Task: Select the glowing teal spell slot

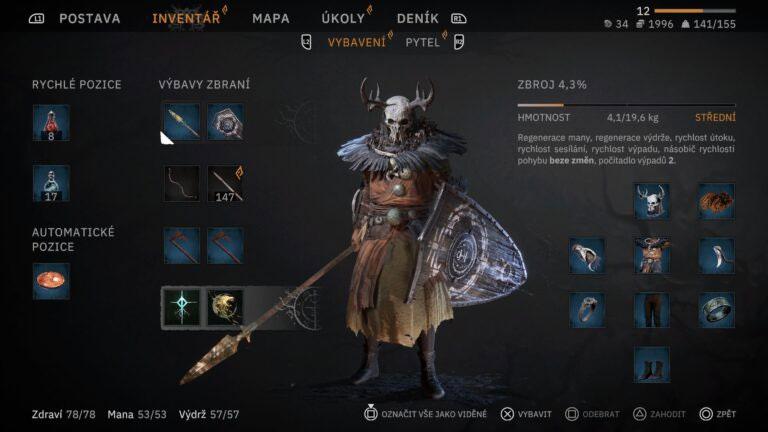Action: (181, 306)
